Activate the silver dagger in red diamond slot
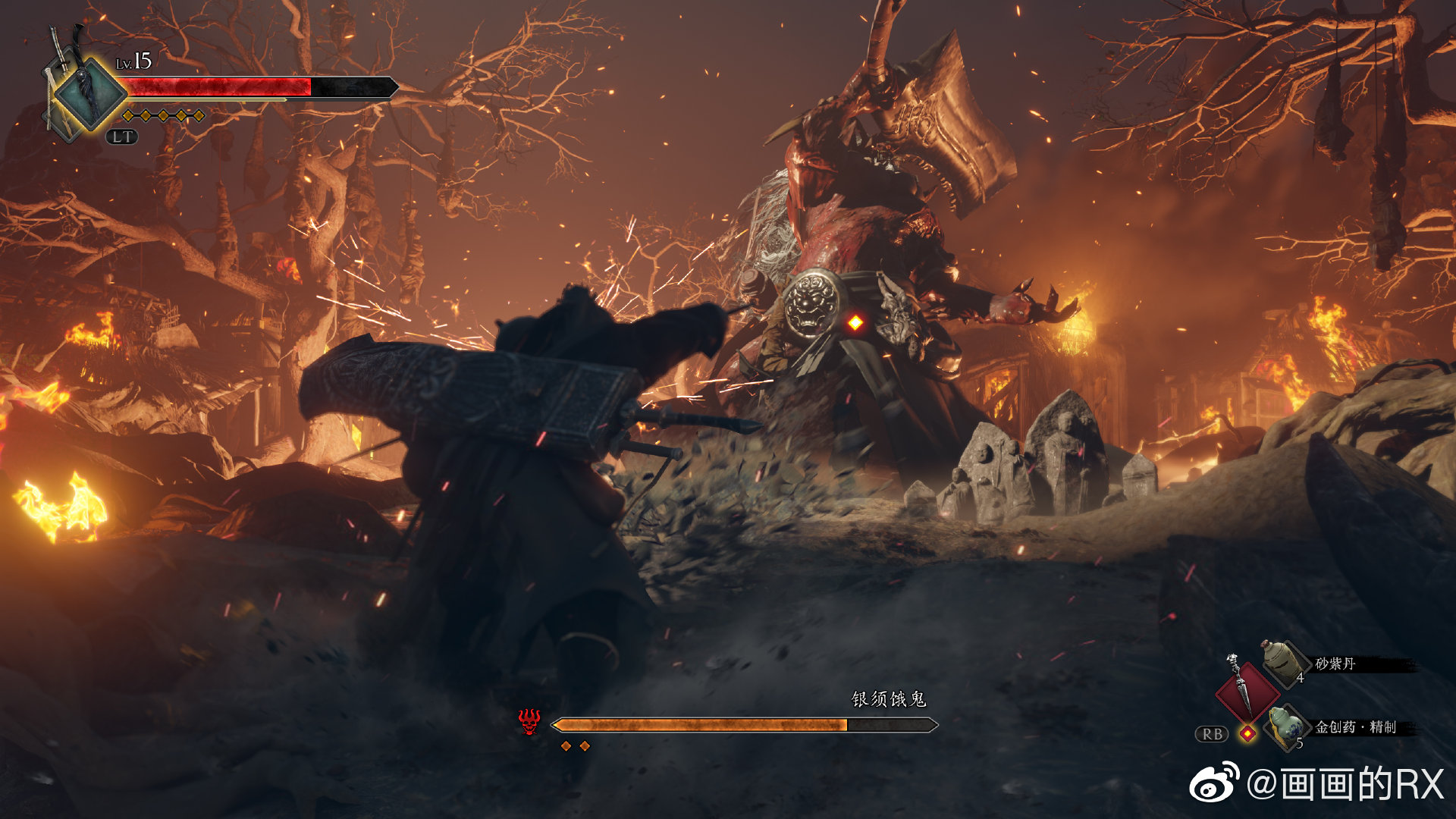Screen dimensions: 1456x819 [1244, 689]
